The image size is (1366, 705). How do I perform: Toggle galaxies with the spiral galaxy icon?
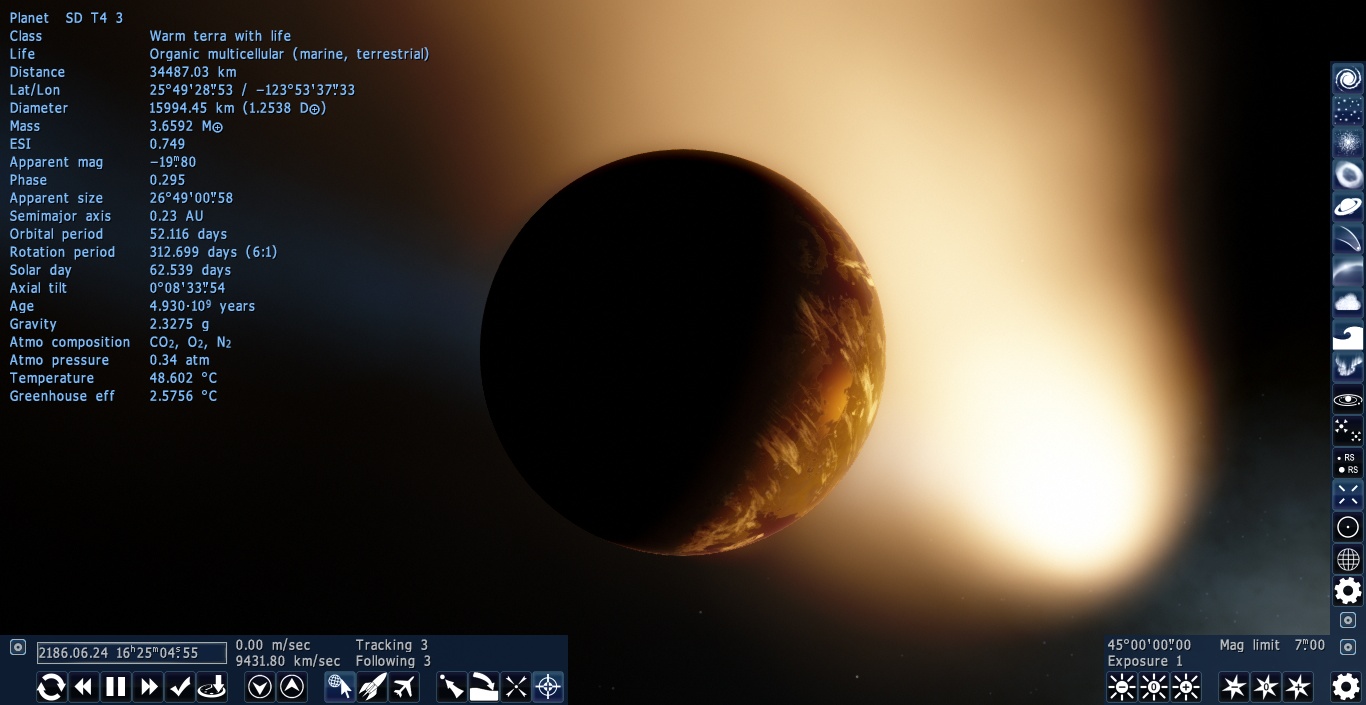point(1348,79)
